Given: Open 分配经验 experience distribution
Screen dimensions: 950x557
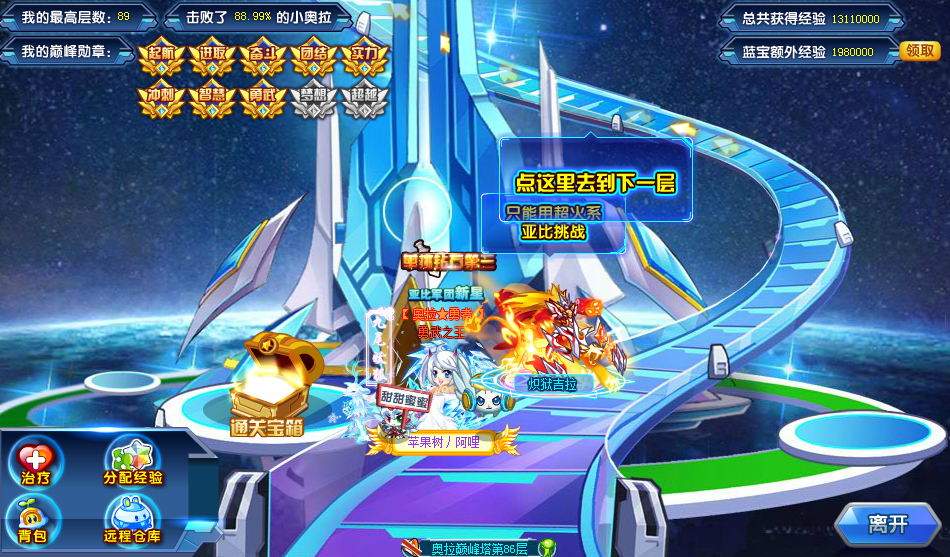Looking at the screenshot, I should (x=133, y=463).
